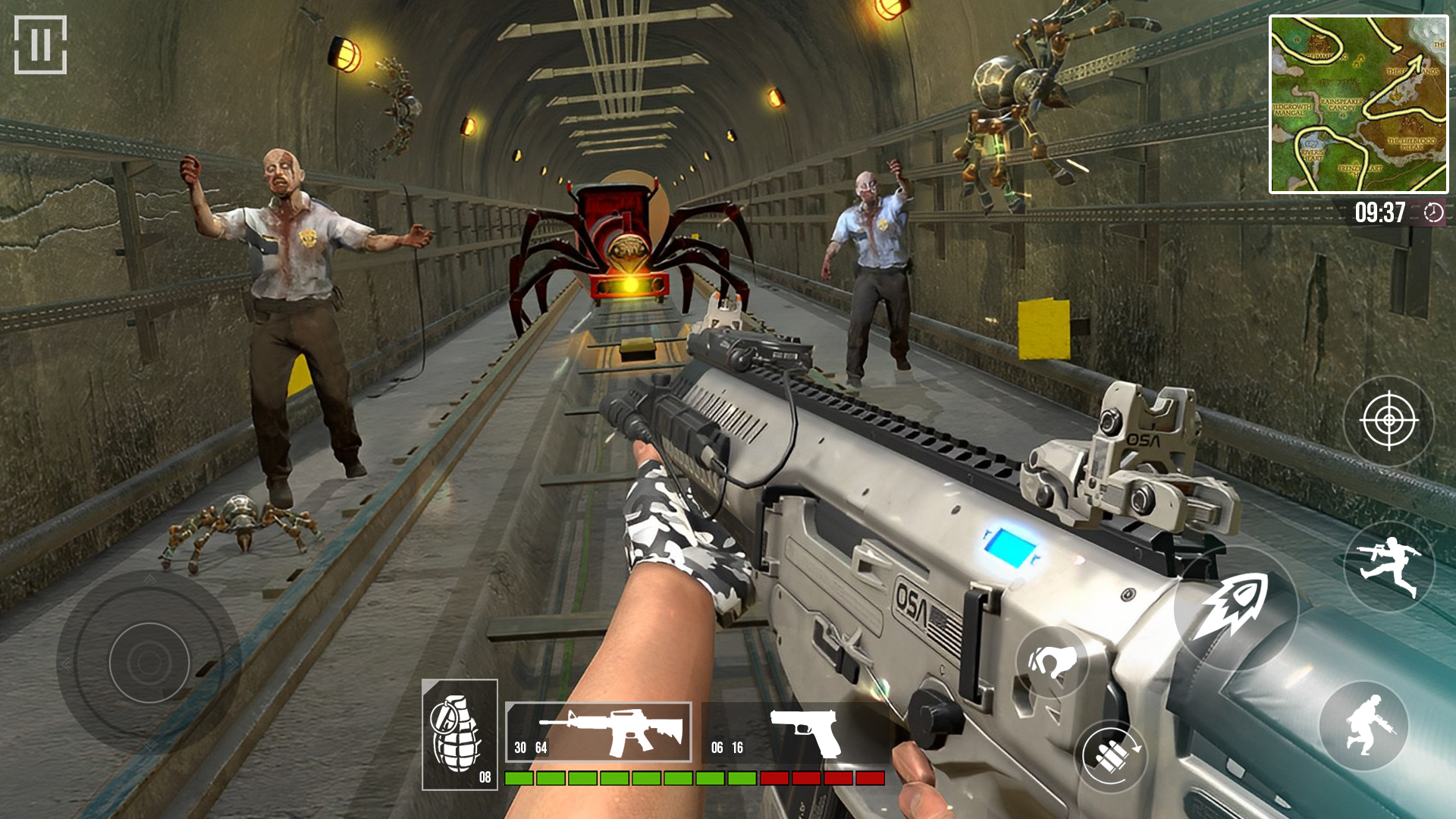Tap the crosshair aim button
The width and height of the screenshot is (1456, 819).
click(x=1389, y=420)
